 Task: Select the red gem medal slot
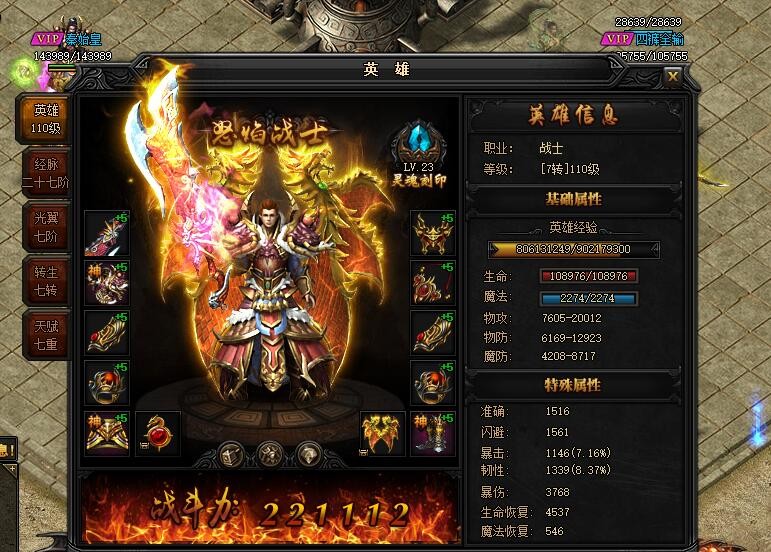[158, 433]
